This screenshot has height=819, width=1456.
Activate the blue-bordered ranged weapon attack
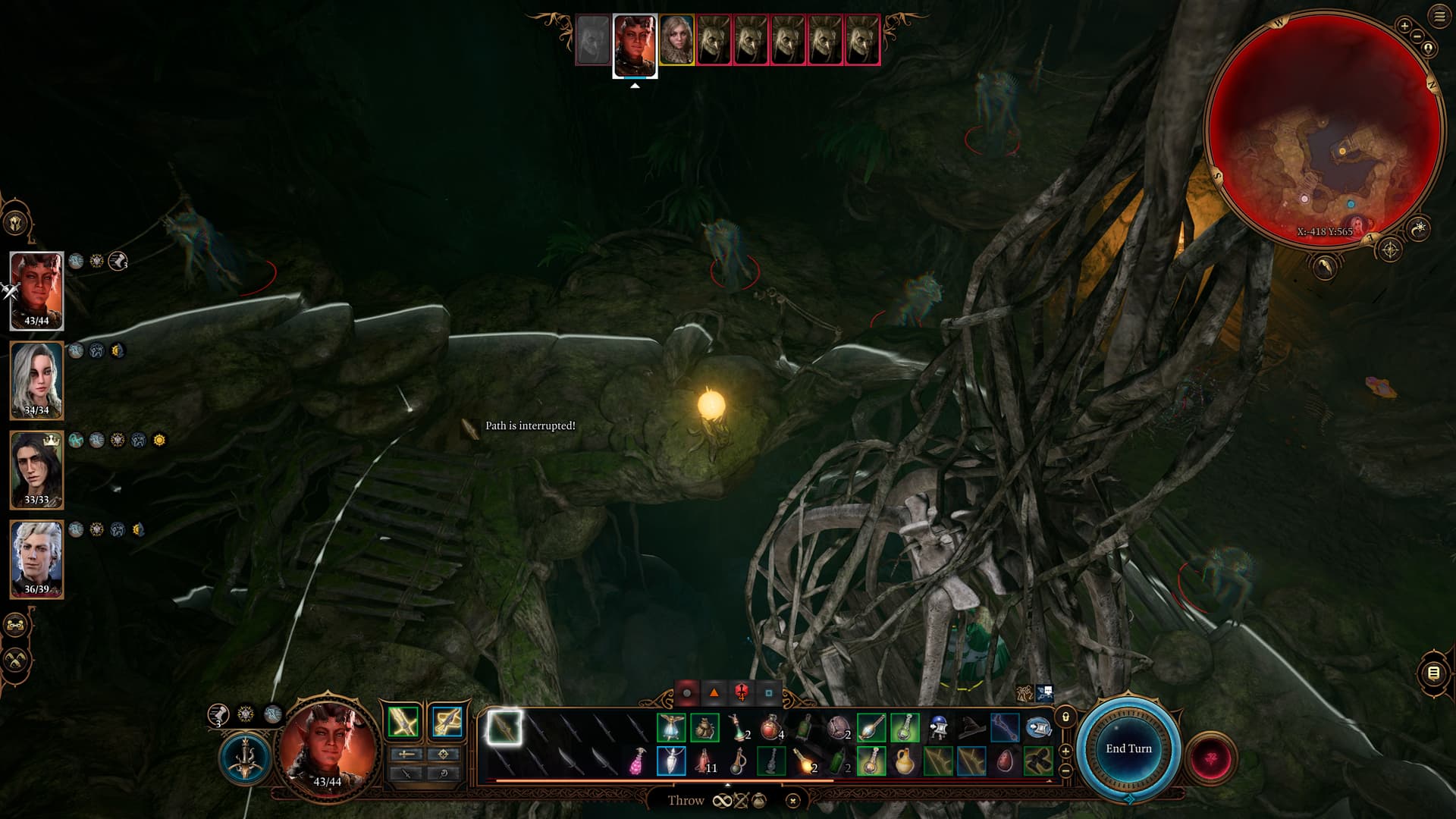447,721
